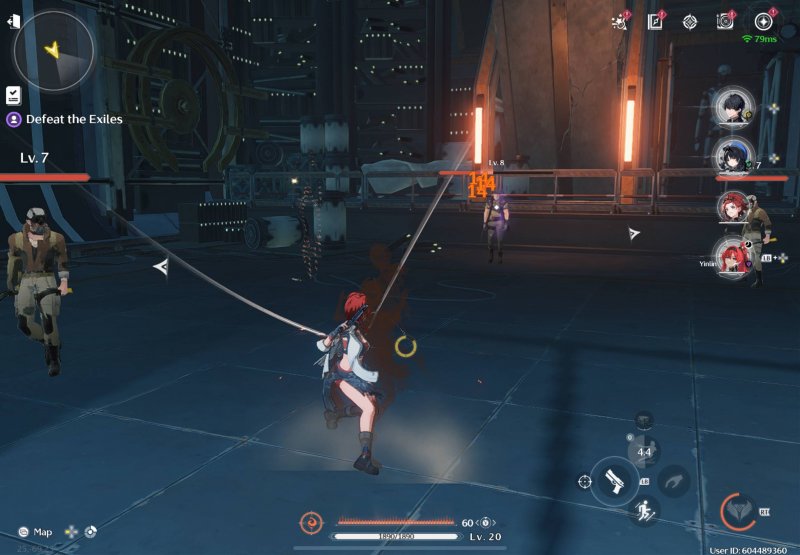This screenshot has width=800, height=555.
Task: Use the skill showing 4.4 cooldown
Action: 644,452
